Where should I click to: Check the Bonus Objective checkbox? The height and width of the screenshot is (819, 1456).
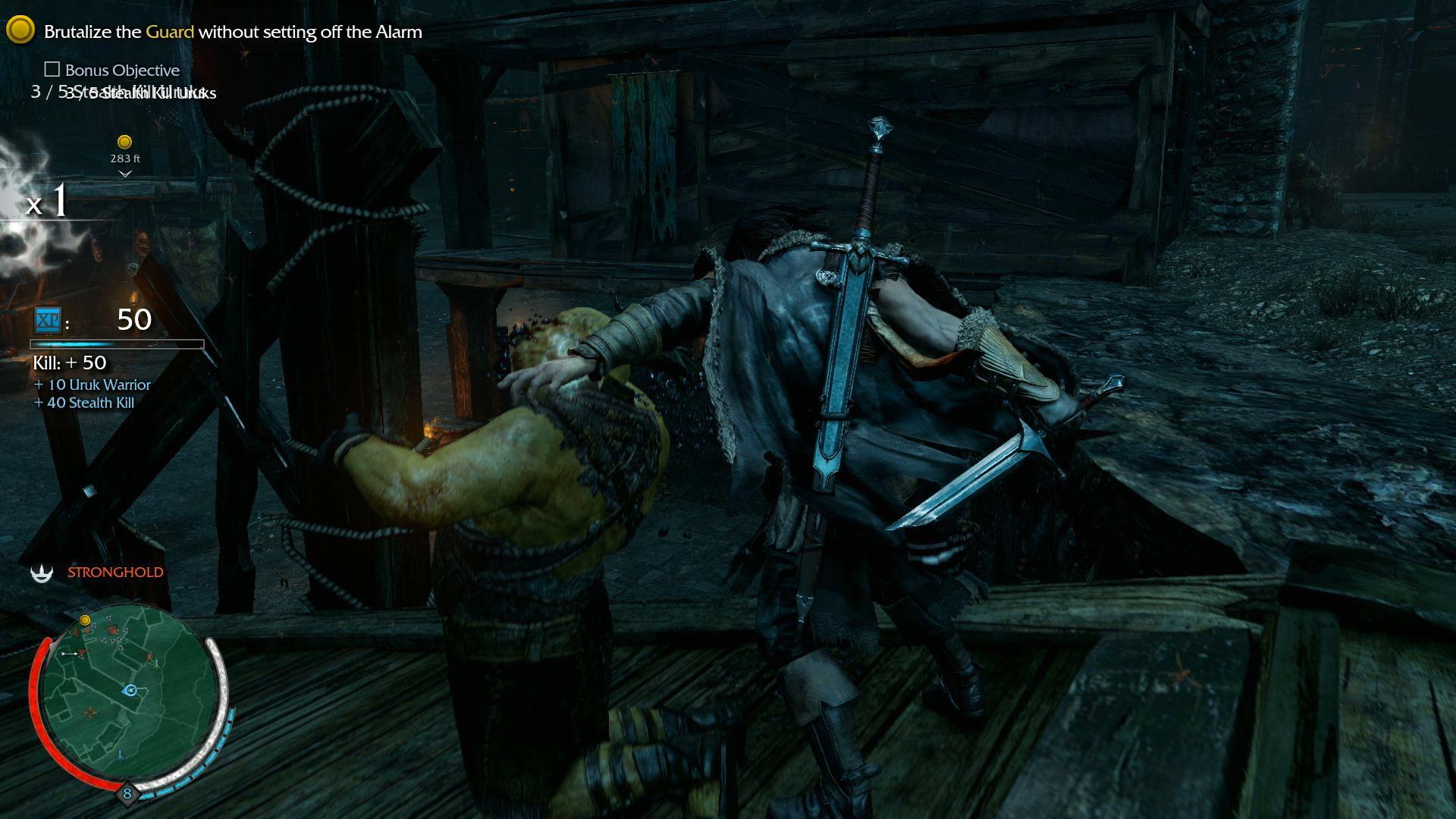[52, 70]
